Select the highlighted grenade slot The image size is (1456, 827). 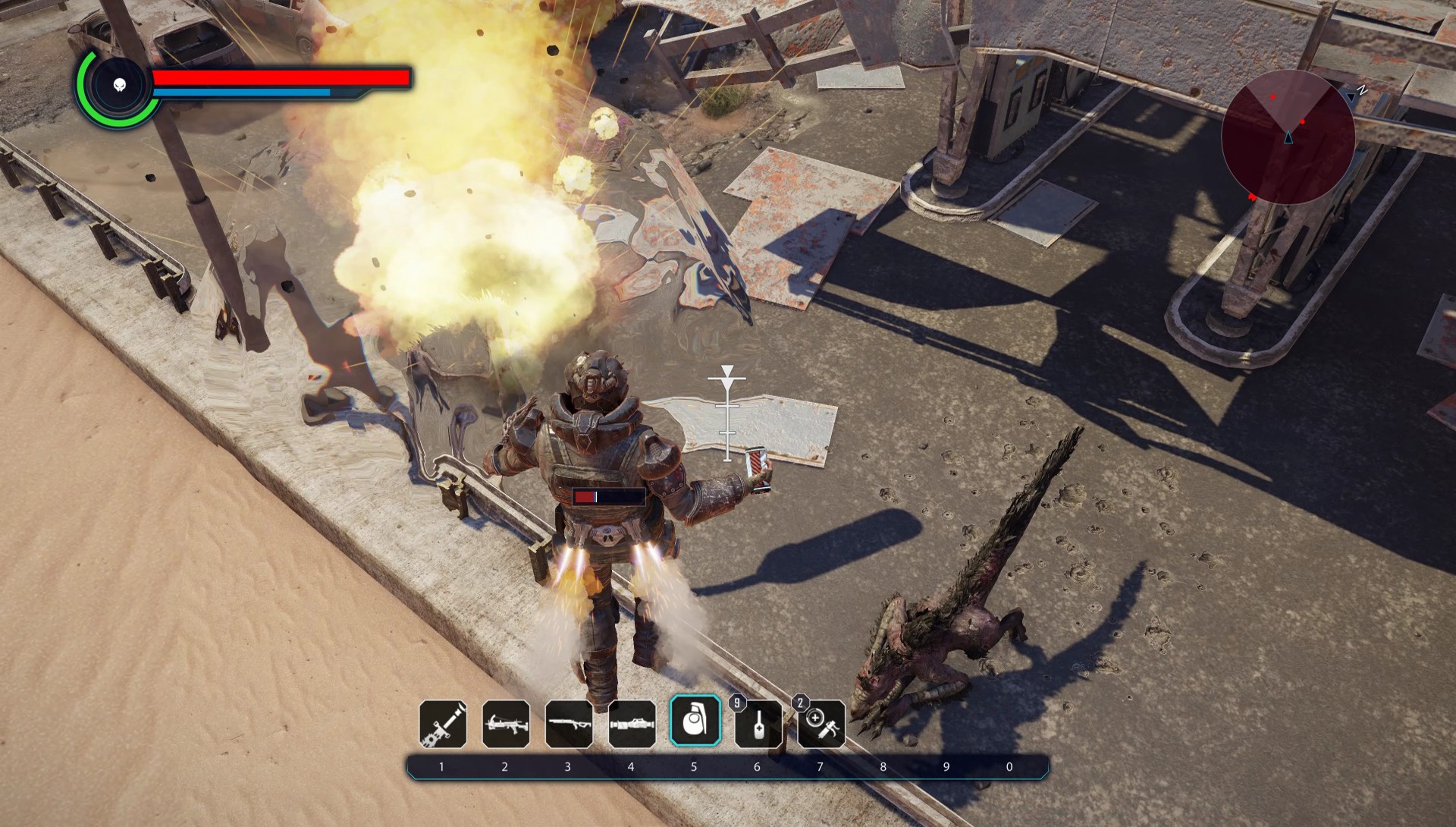click(695, 722)
